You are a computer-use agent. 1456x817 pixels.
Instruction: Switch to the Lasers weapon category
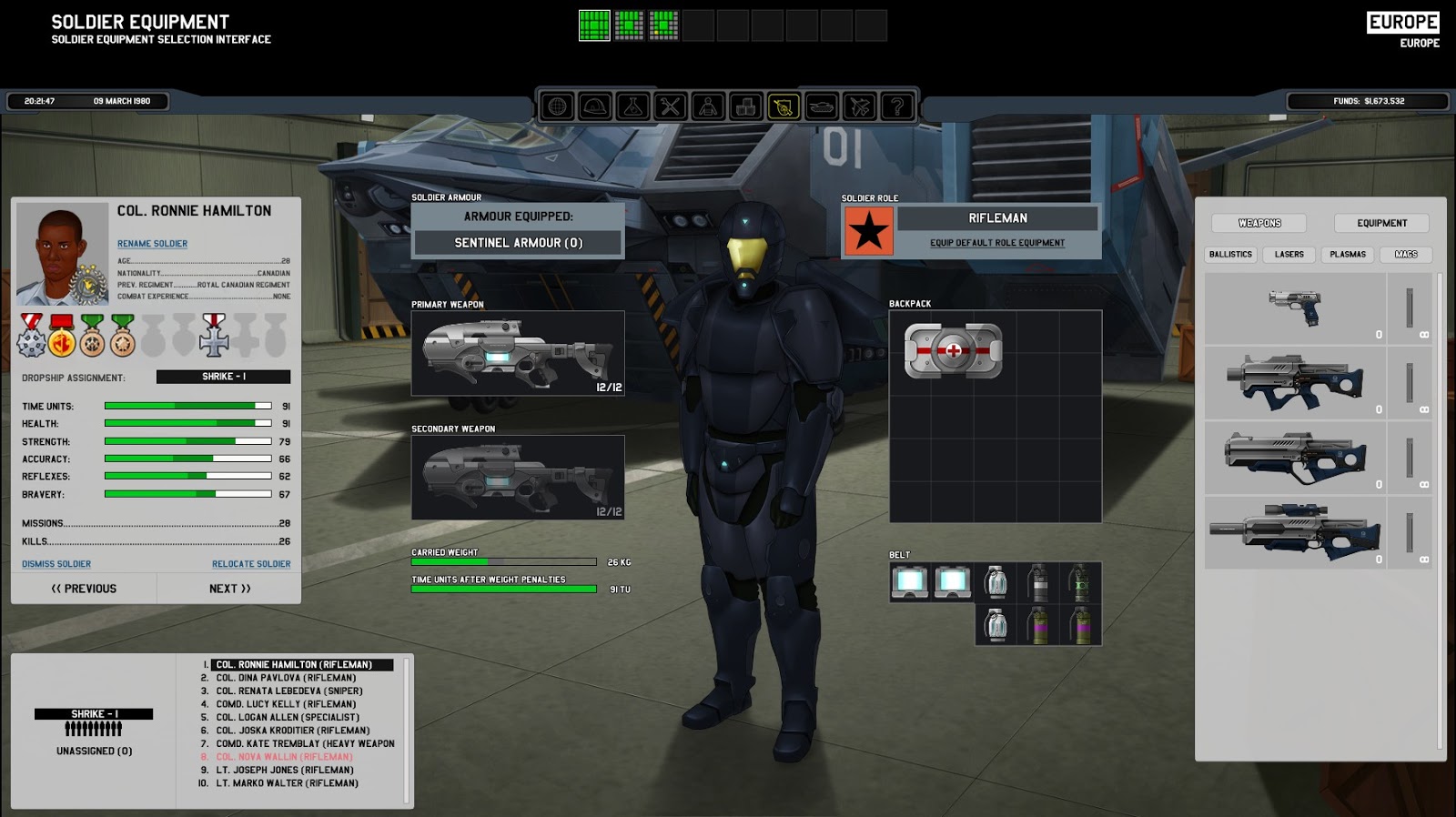(1289, 255)
